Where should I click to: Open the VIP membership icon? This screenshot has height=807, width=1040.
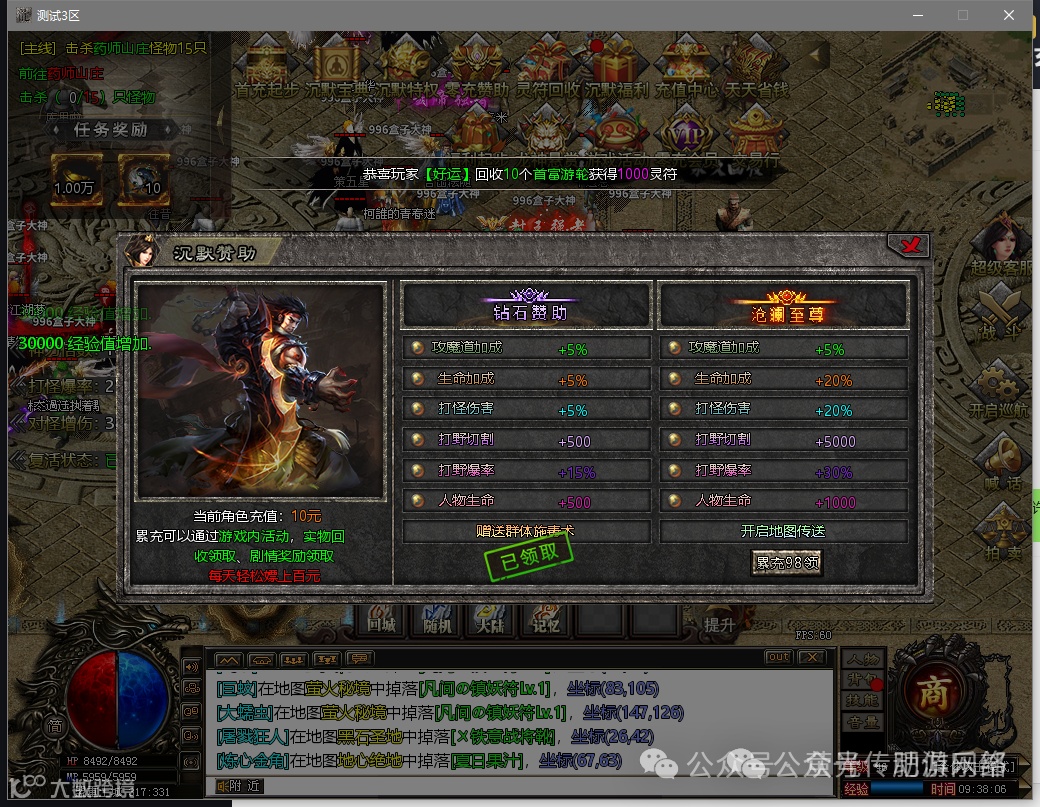(687, 134)
